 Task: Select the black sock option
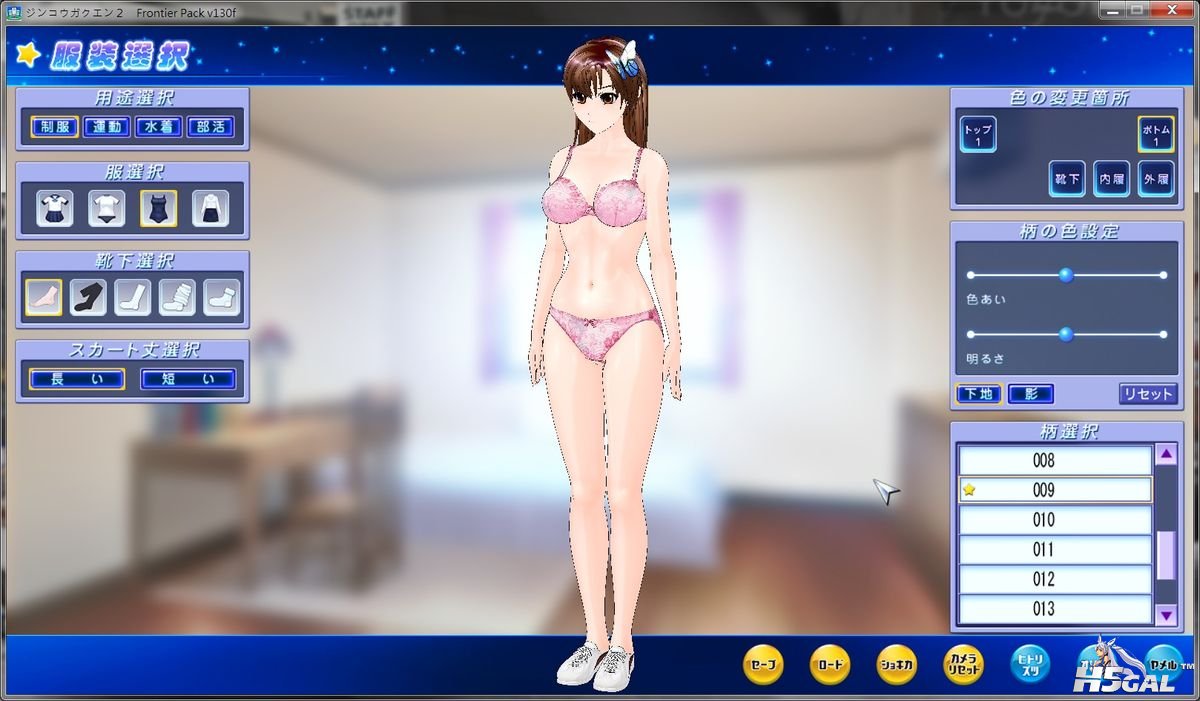pos(88,297)
